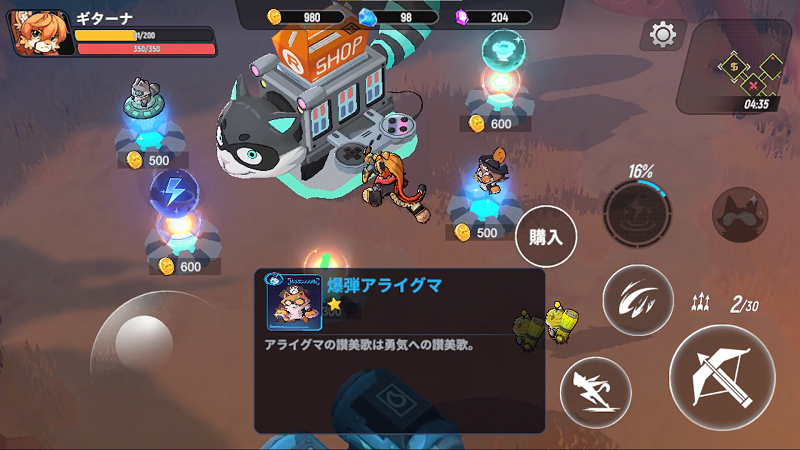Trigger the 16% charging ultimate skill
The image size is (800, 450).
pos(637,211)
